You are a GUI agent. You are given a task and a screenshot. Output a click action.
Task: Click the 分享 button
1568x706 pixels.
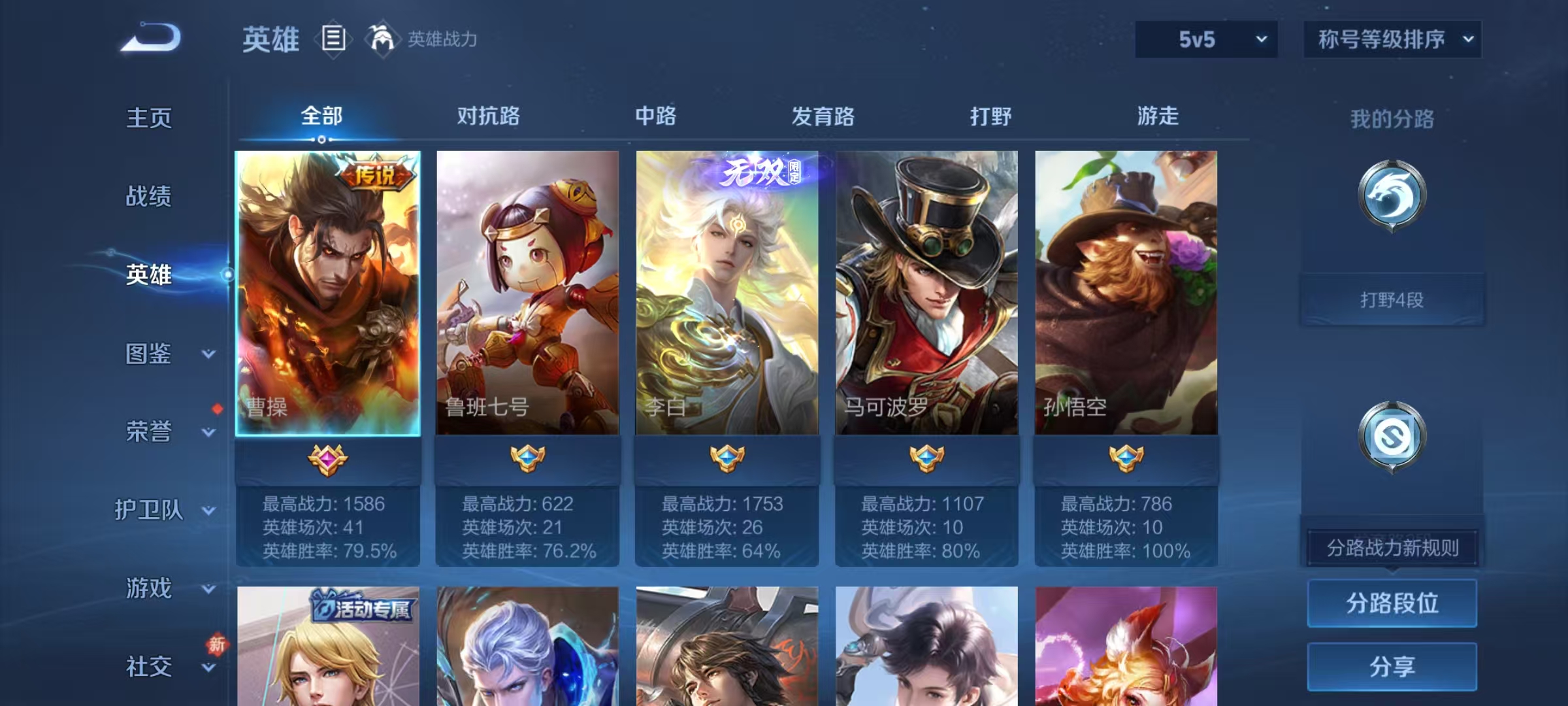[1392, 667]
